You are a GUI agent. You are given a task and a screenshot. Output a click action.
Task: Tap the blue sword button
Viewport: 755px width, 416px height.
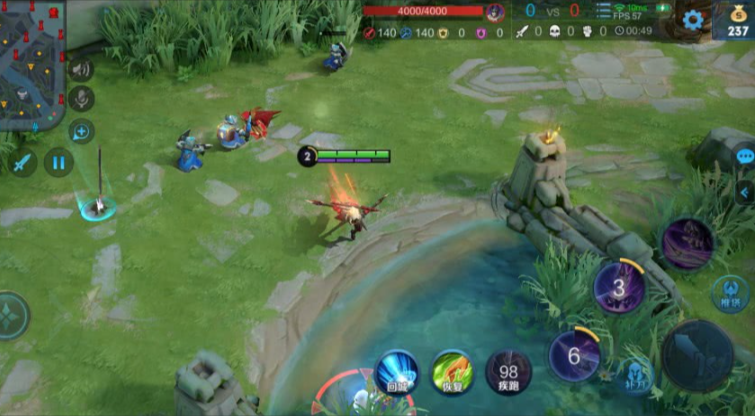[21, 162]
